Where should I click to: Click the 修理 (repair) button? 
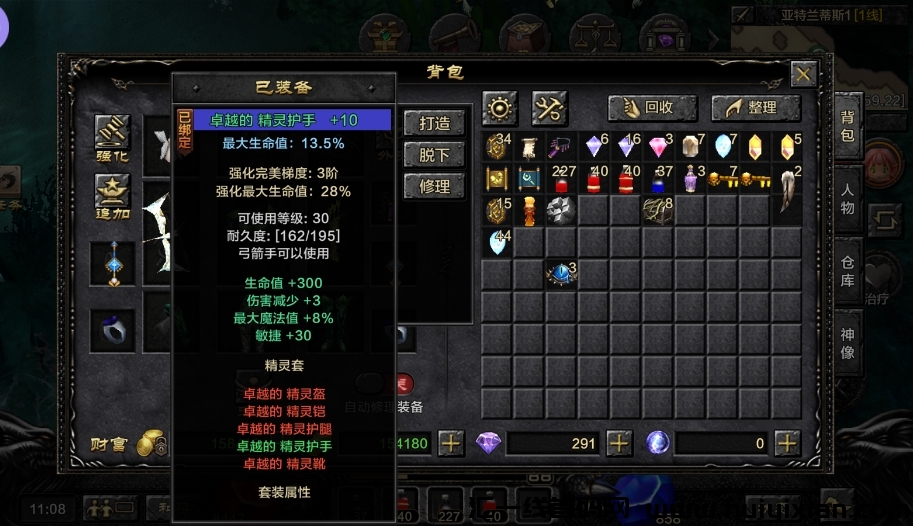434,186
